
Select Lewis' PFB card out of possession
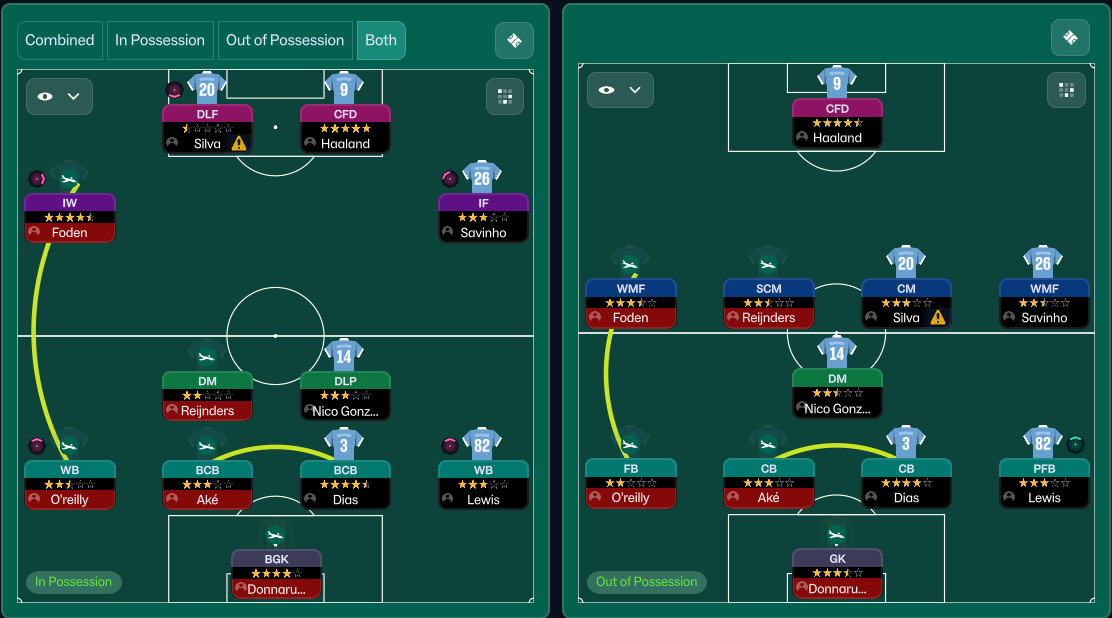click(1044, 483)
